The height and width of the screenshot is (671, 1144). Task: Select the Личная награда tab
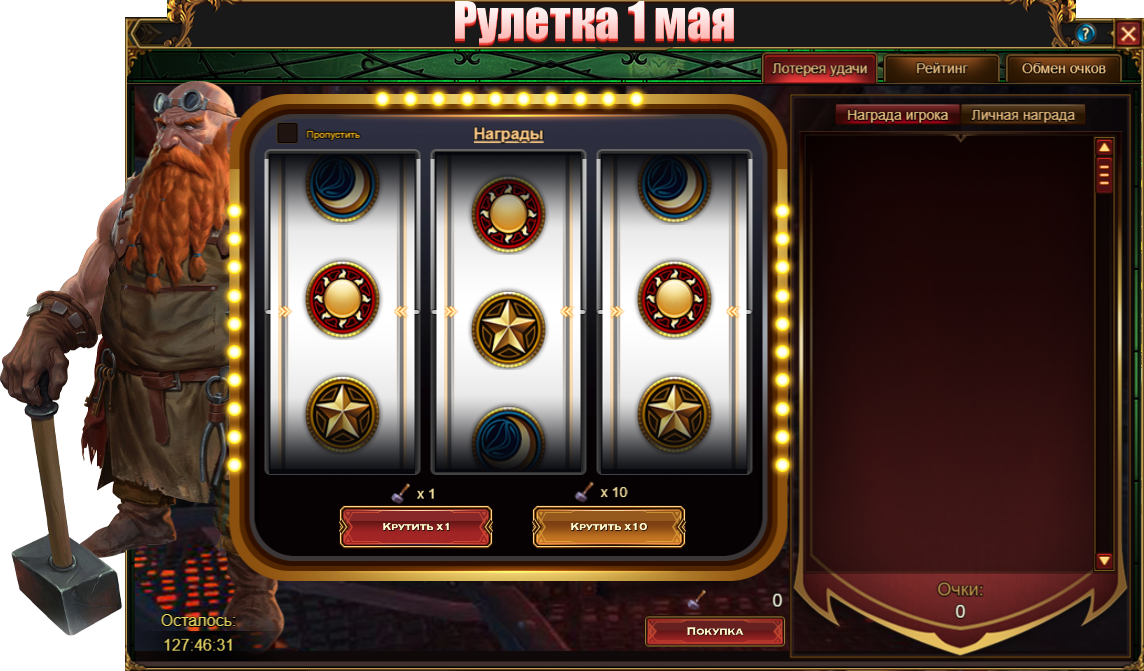pyautogui.click(x=1023, y=115)
